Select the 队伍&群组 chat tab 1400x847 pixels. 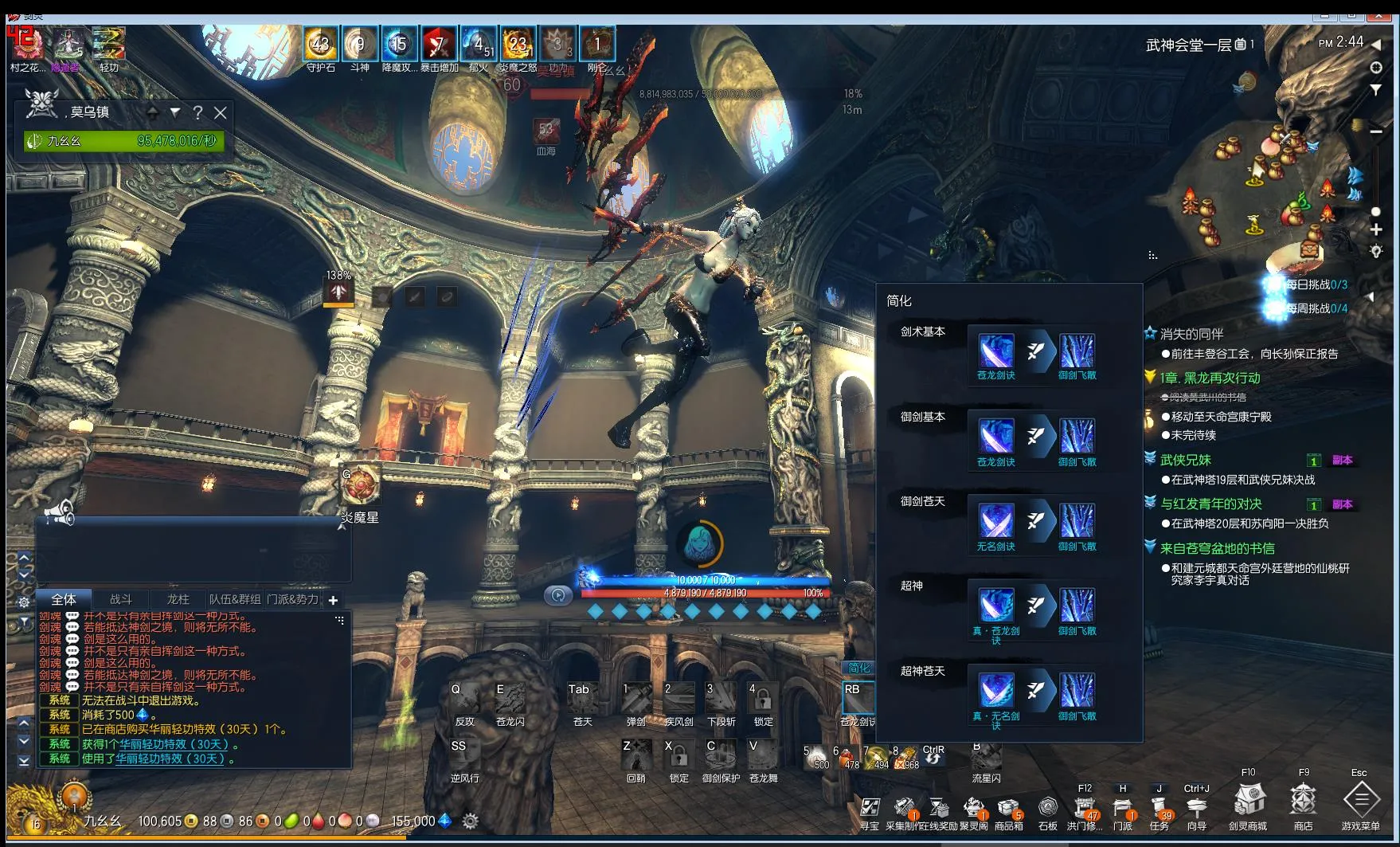tap(235, 599)
